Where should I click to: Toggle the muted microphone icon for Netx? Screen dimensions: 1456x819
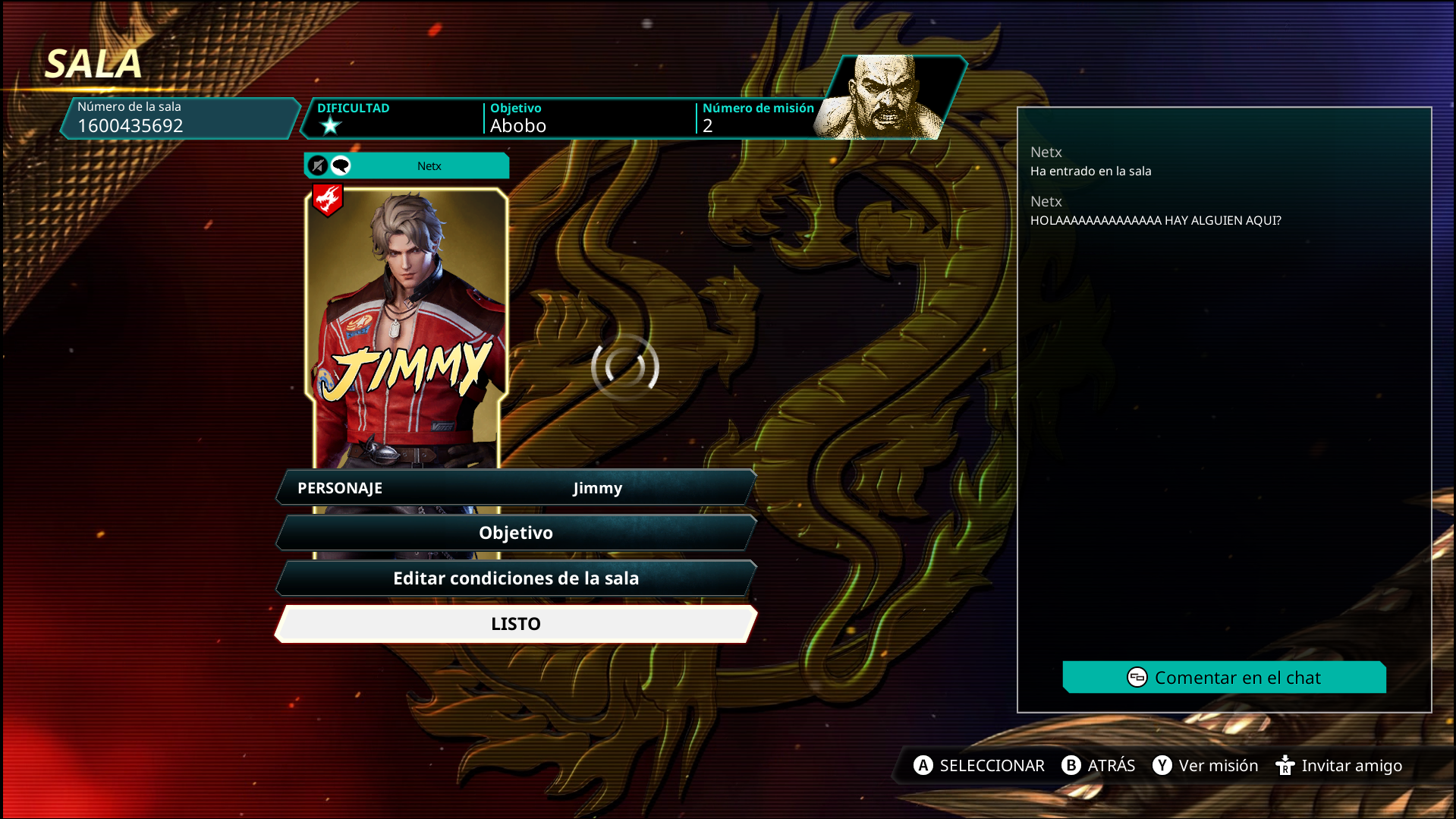pos(318,165)
